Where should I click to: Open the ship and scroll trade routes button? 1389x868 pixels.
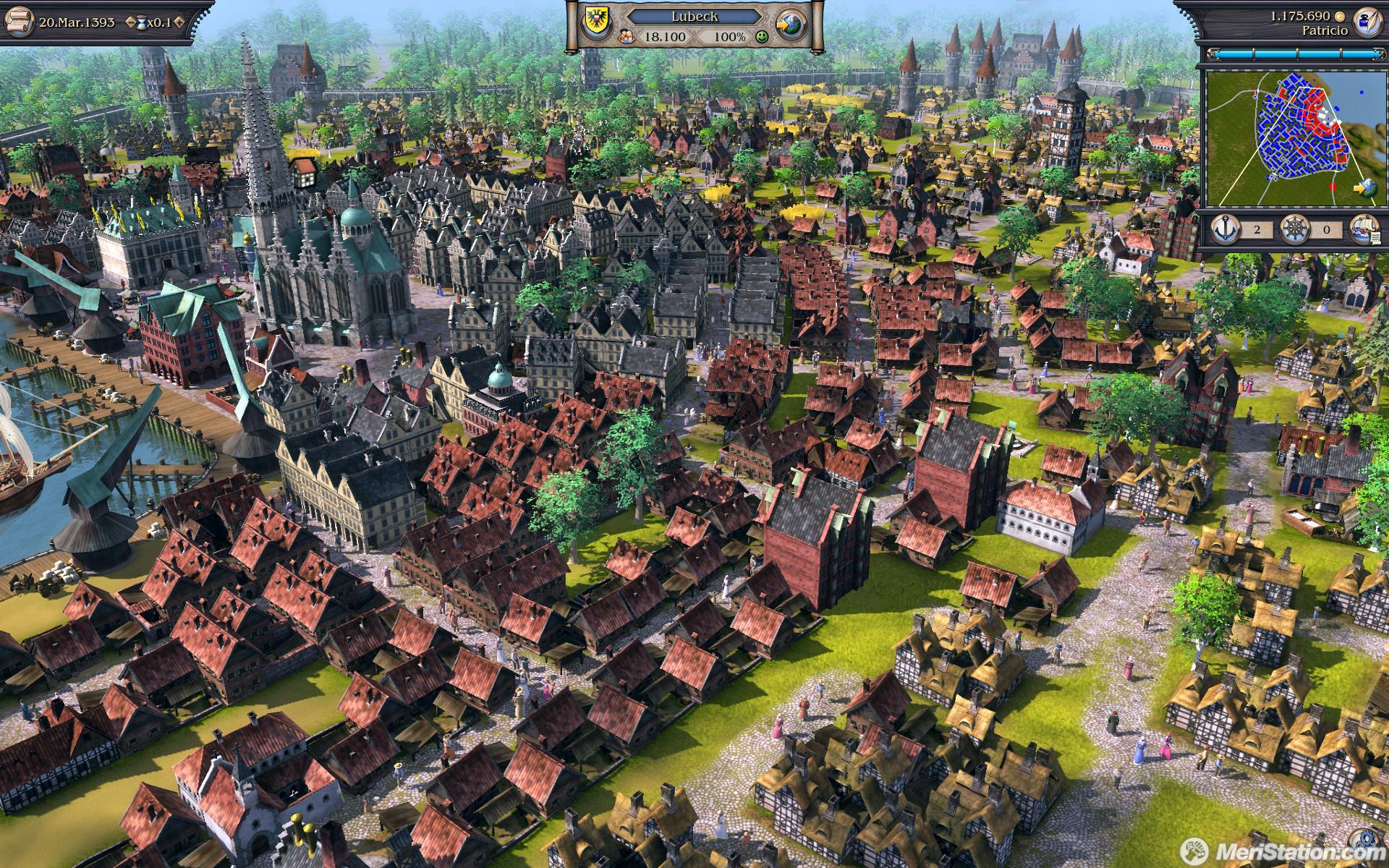coord(1363,230)
